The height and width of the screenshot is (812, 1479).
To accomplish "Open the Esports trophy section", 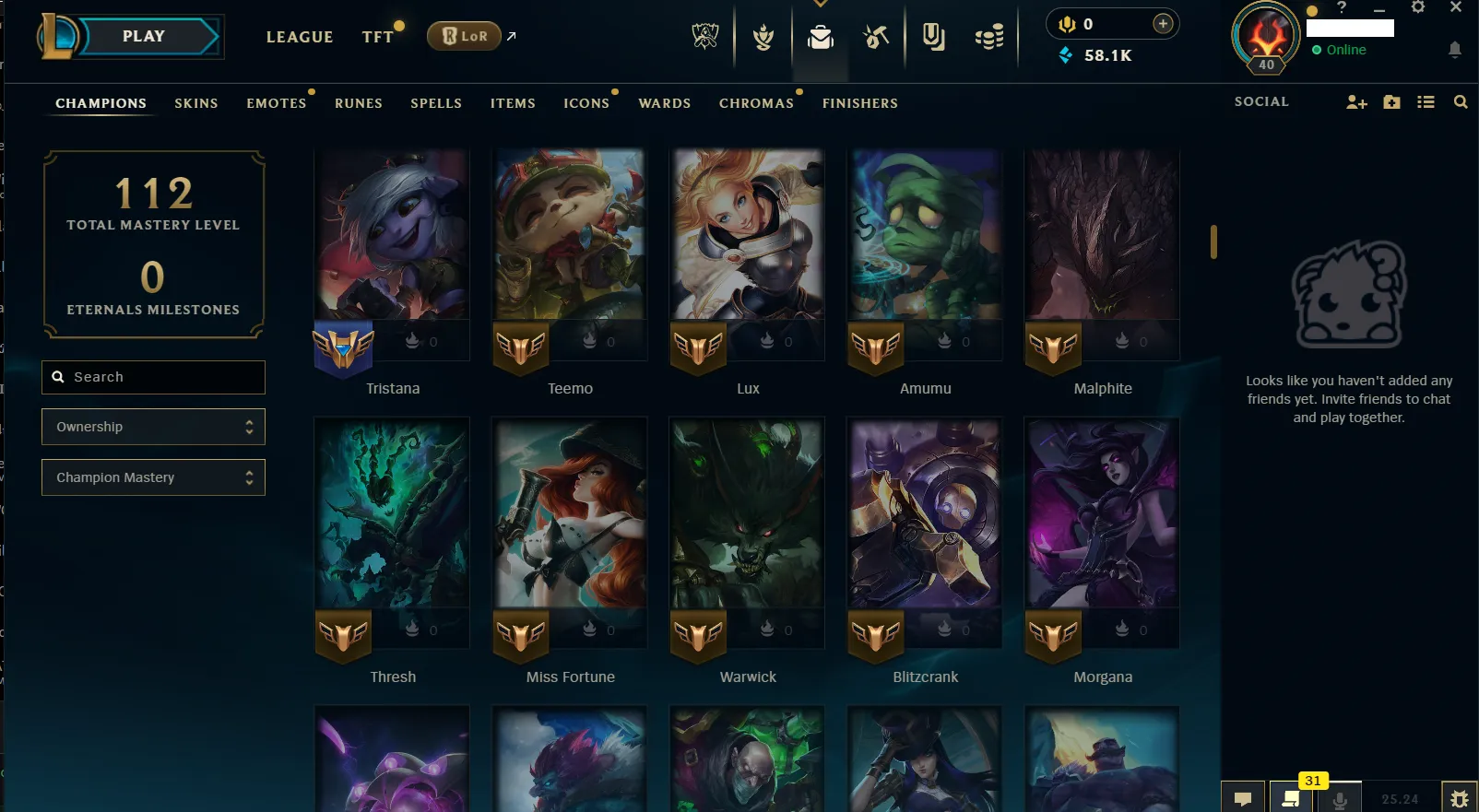I will pos(704,37).
